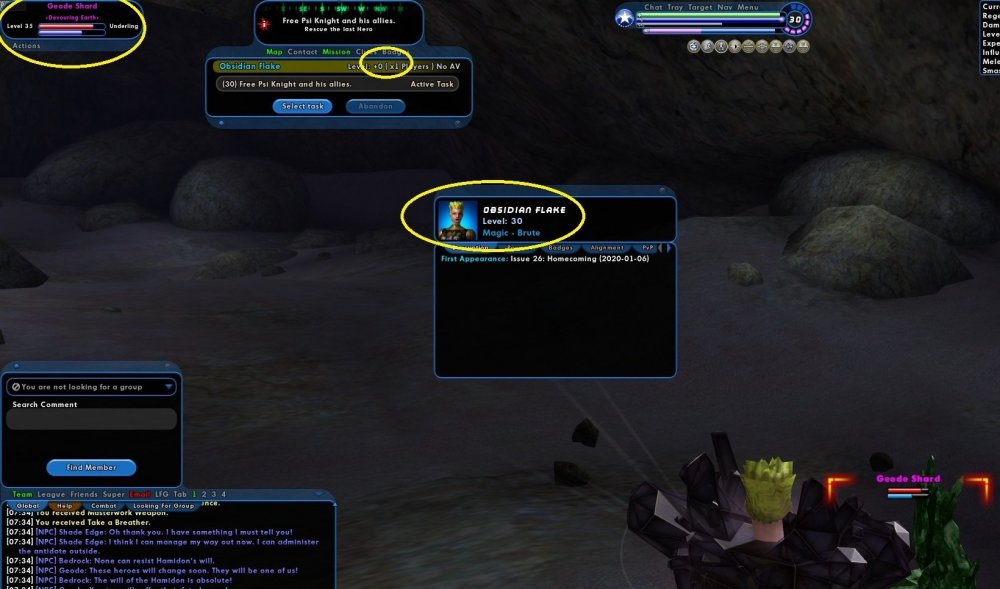Select the Looking For Group chat tab
Image resolution: width=1000 pixels, height=589 pixels.
click(163, 506)
